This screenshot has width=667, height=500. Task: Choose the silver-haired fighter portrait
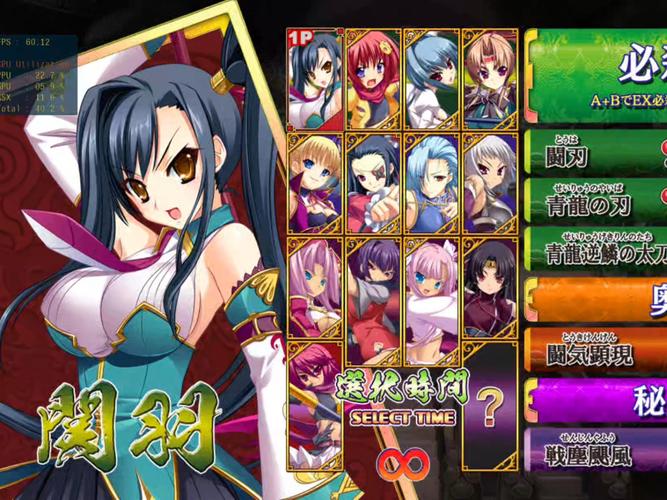point(489,181)
